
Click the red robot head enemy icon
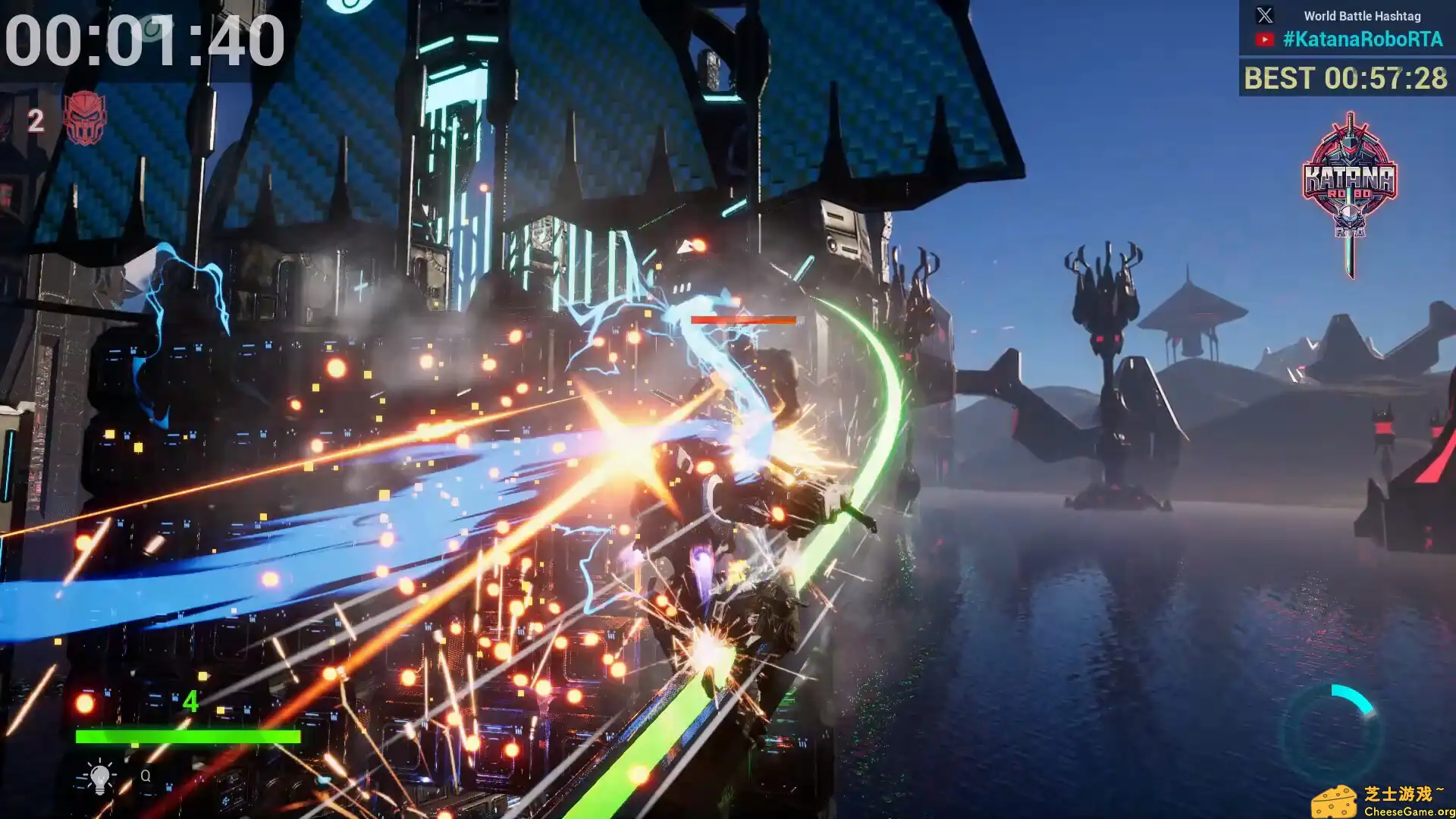tap(84, 118)
